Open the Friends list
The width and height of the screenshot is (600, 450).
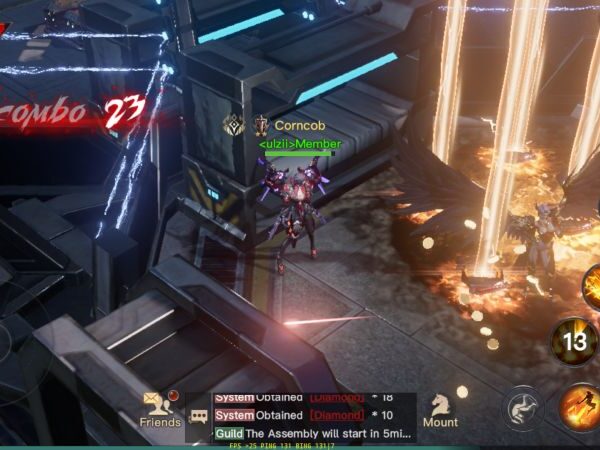pyautogui.click(x=160, y=408)
